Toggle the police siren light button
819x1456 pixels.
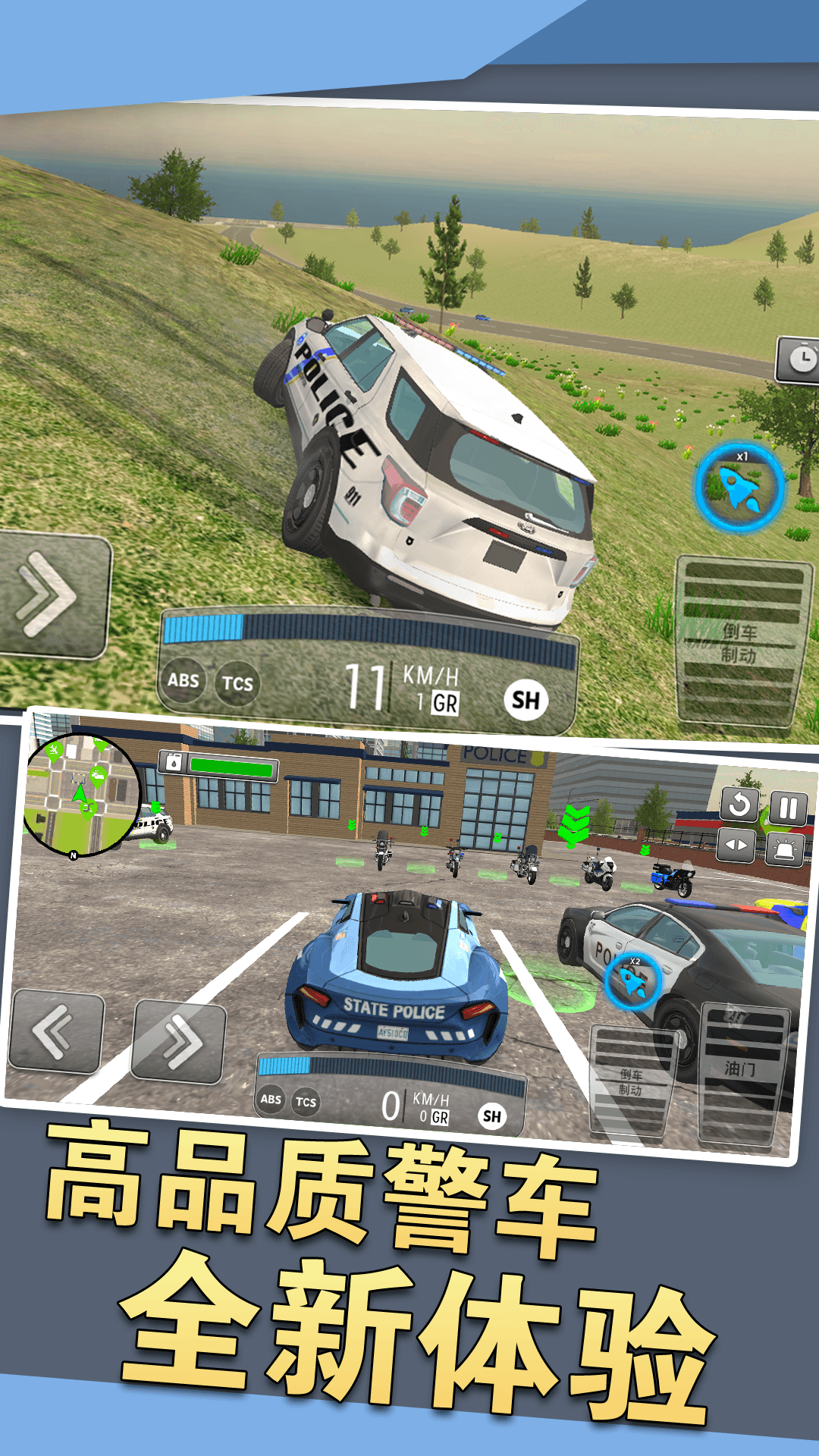785,849
